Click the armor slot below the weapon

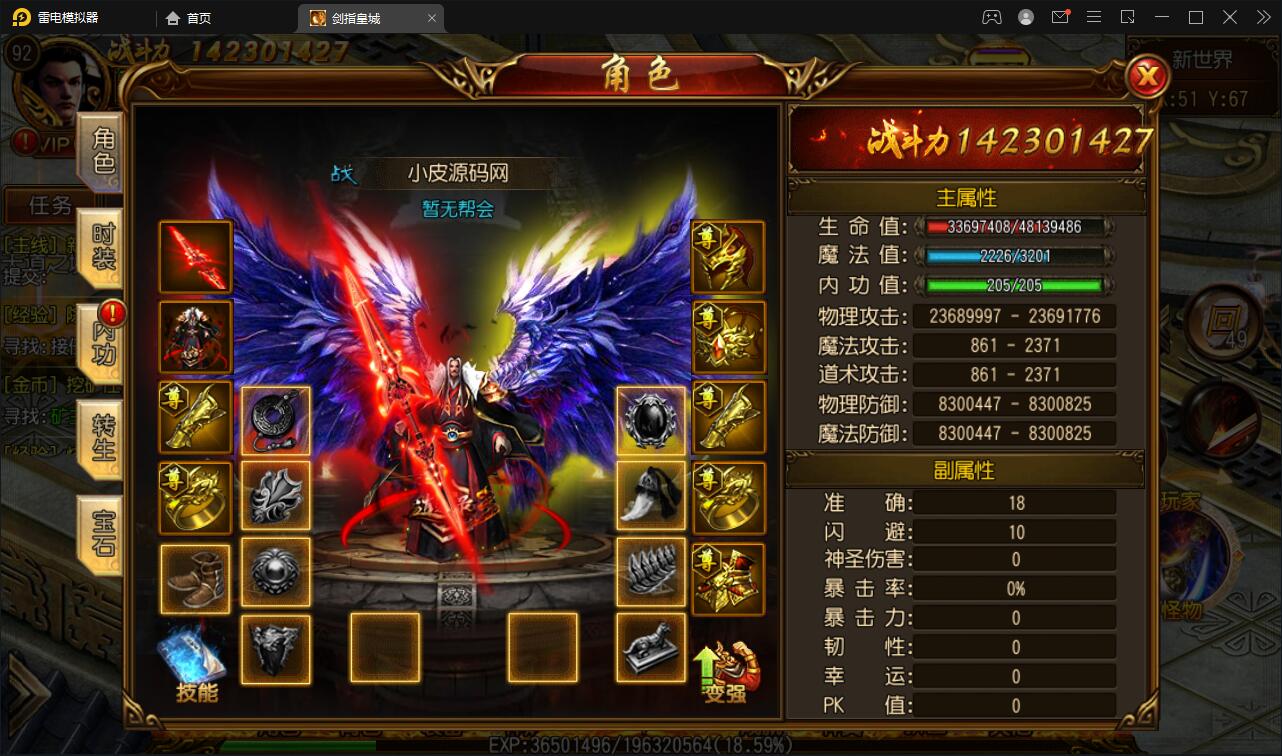195,337
